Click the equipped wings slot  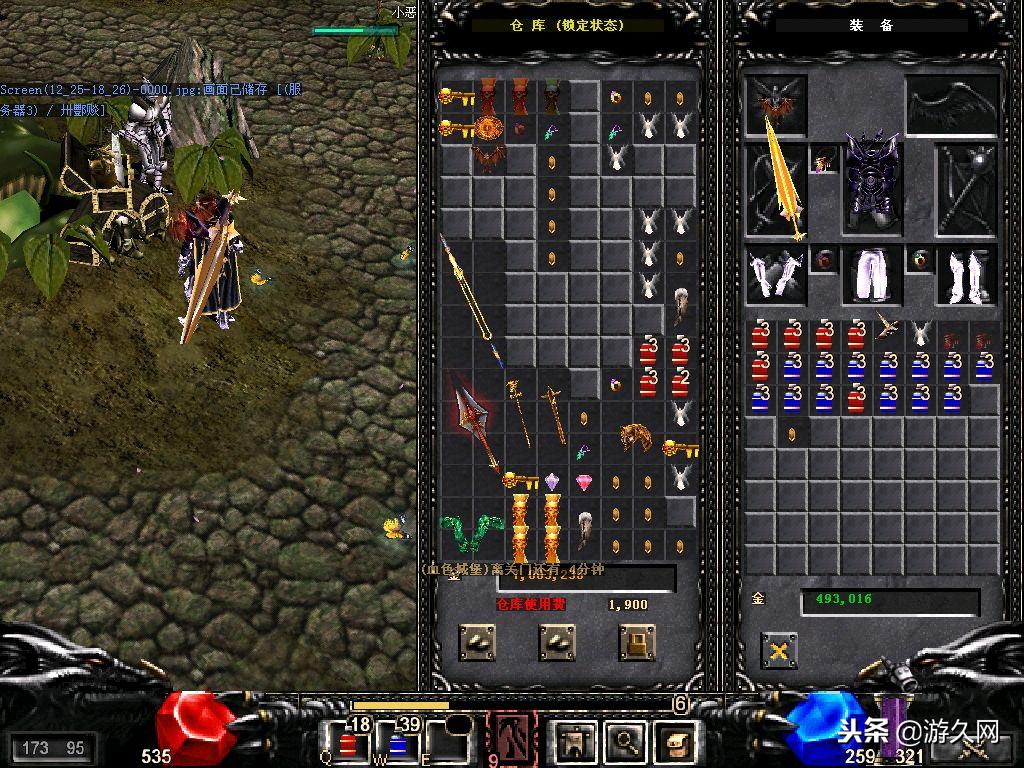point(952,104)
